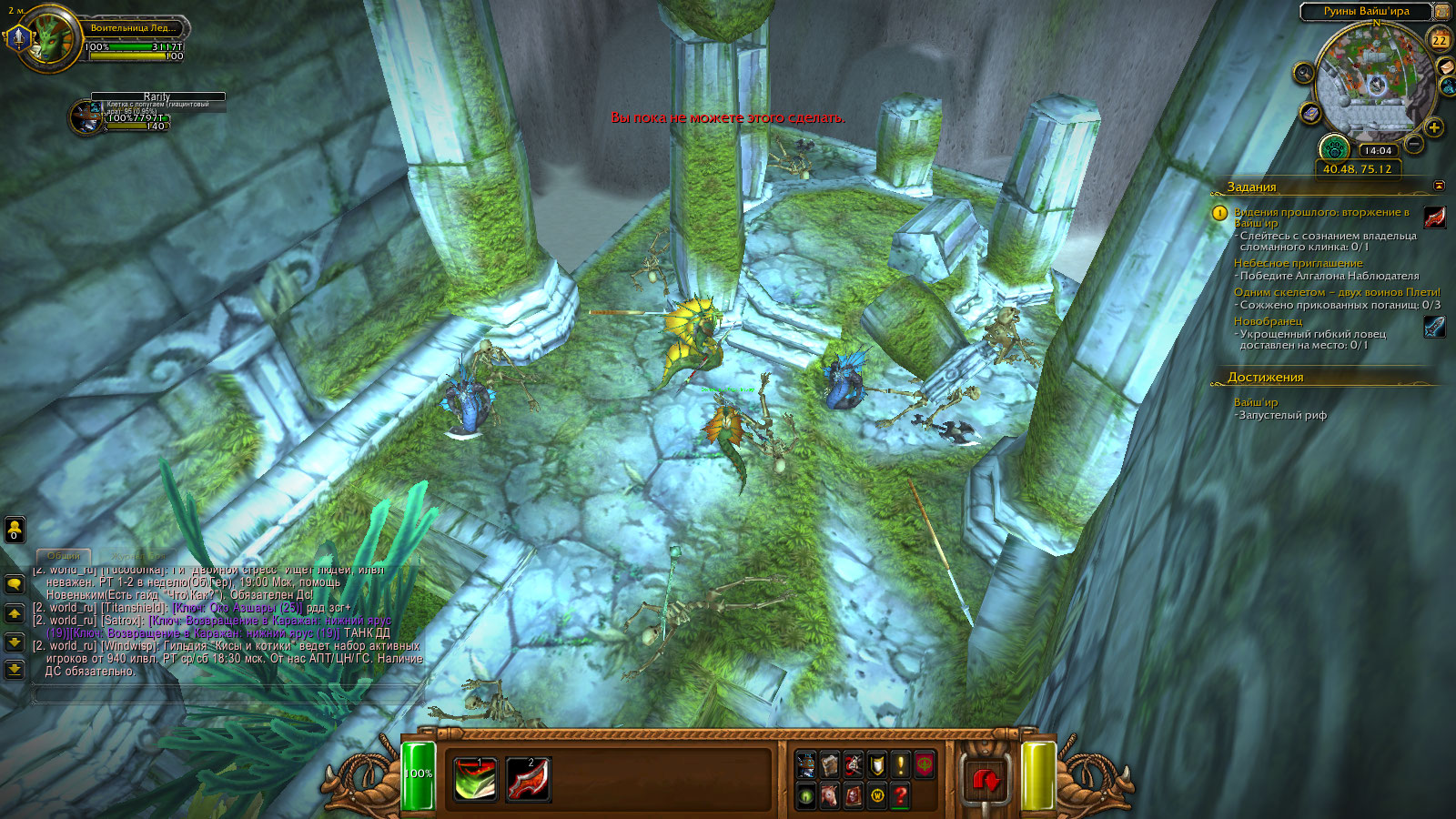Switch to the Общий chat tab
1456x819 pixels.
64,555
